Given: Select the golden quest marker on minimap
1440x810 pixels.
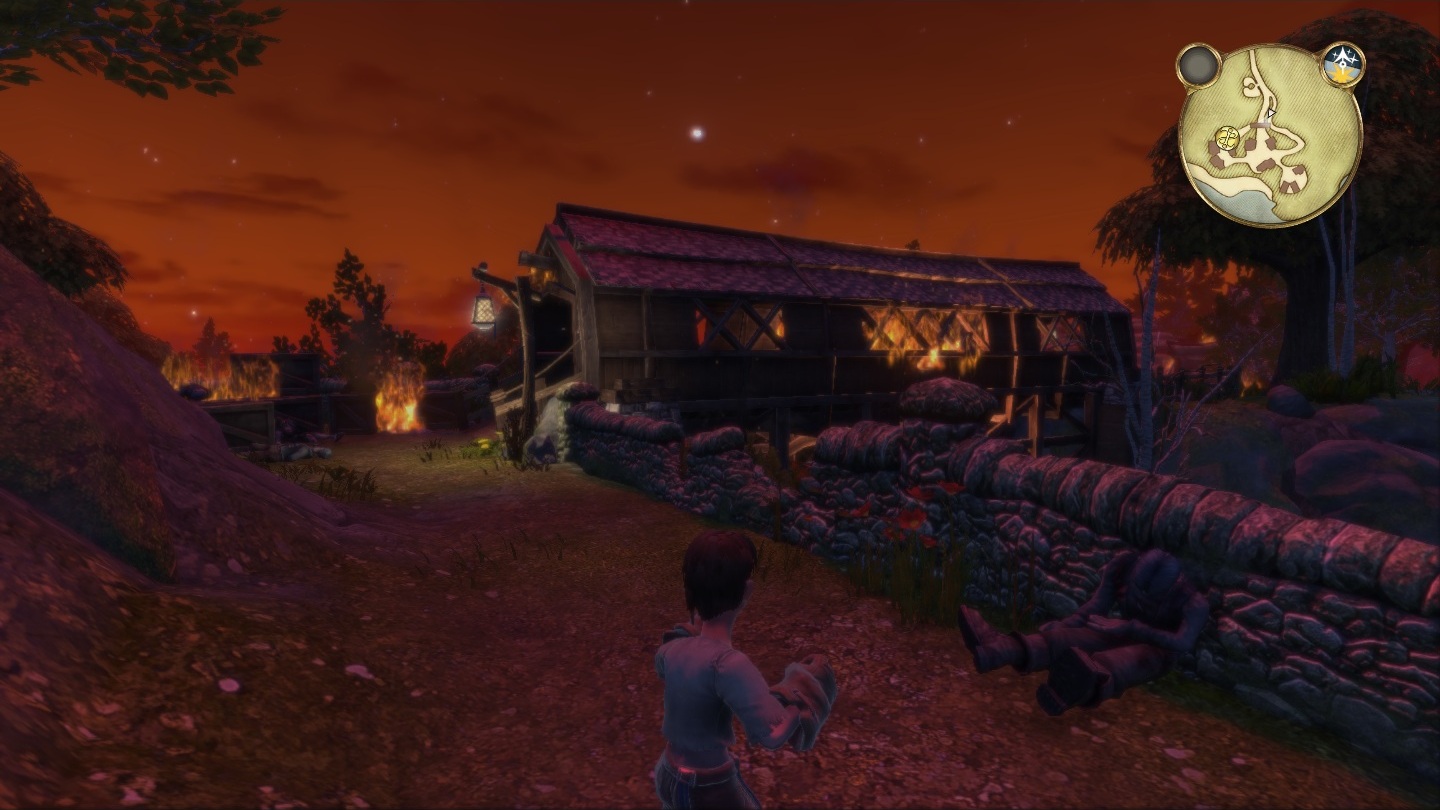Looking at the screenshot, I should coord(1228,138).
